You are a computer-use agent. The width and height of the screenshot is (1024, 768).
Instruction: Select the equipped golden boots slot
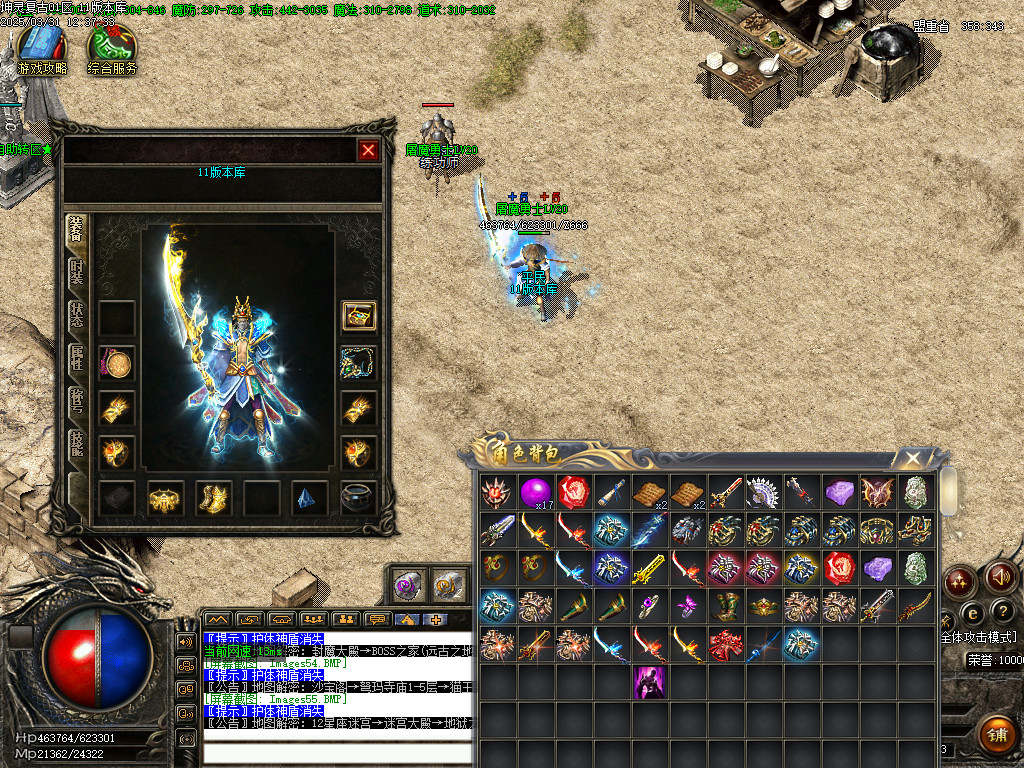click(x=213, y=498)
